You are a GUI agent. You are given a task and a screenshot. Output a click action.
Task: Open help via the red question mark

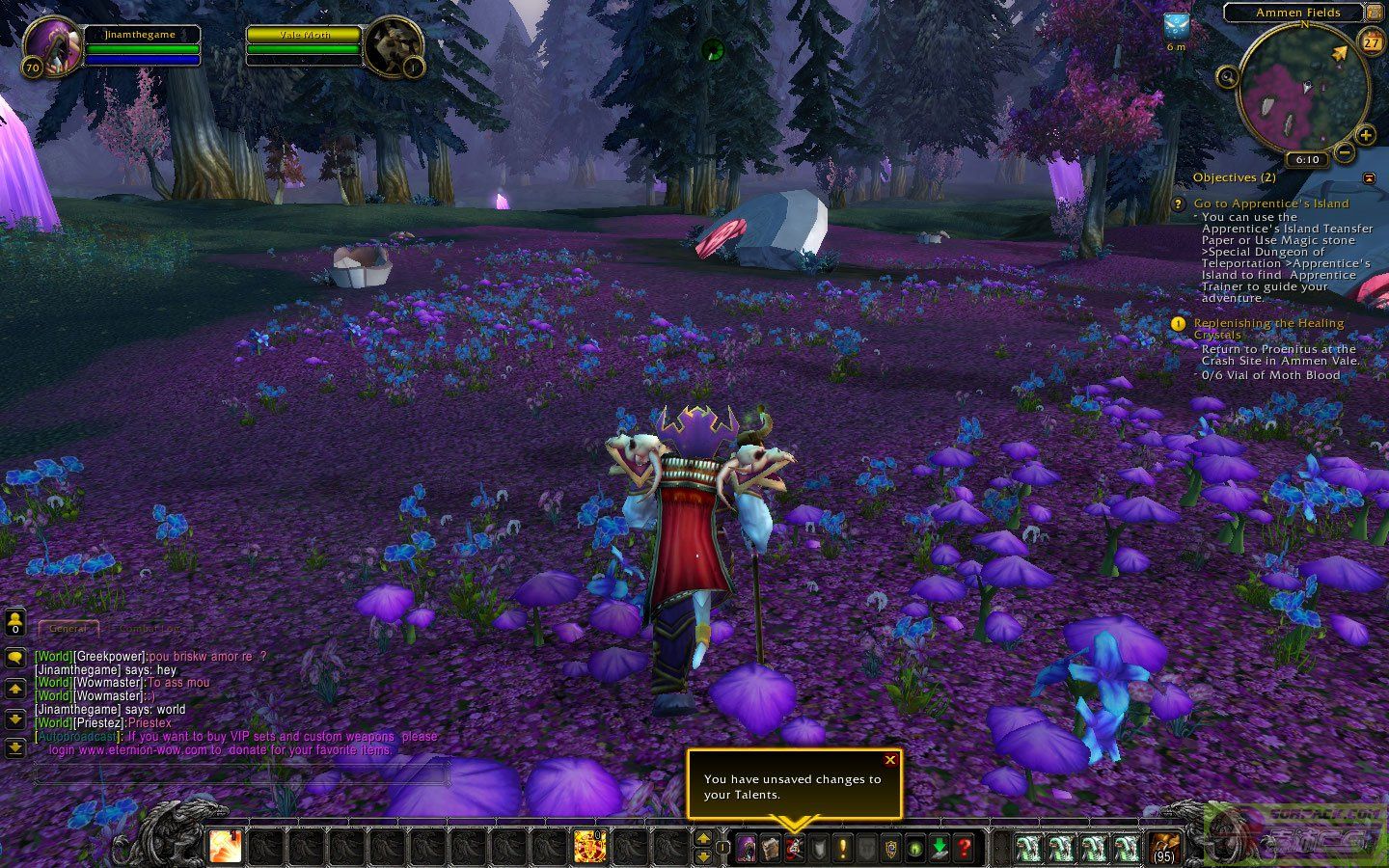click(964, 849)
